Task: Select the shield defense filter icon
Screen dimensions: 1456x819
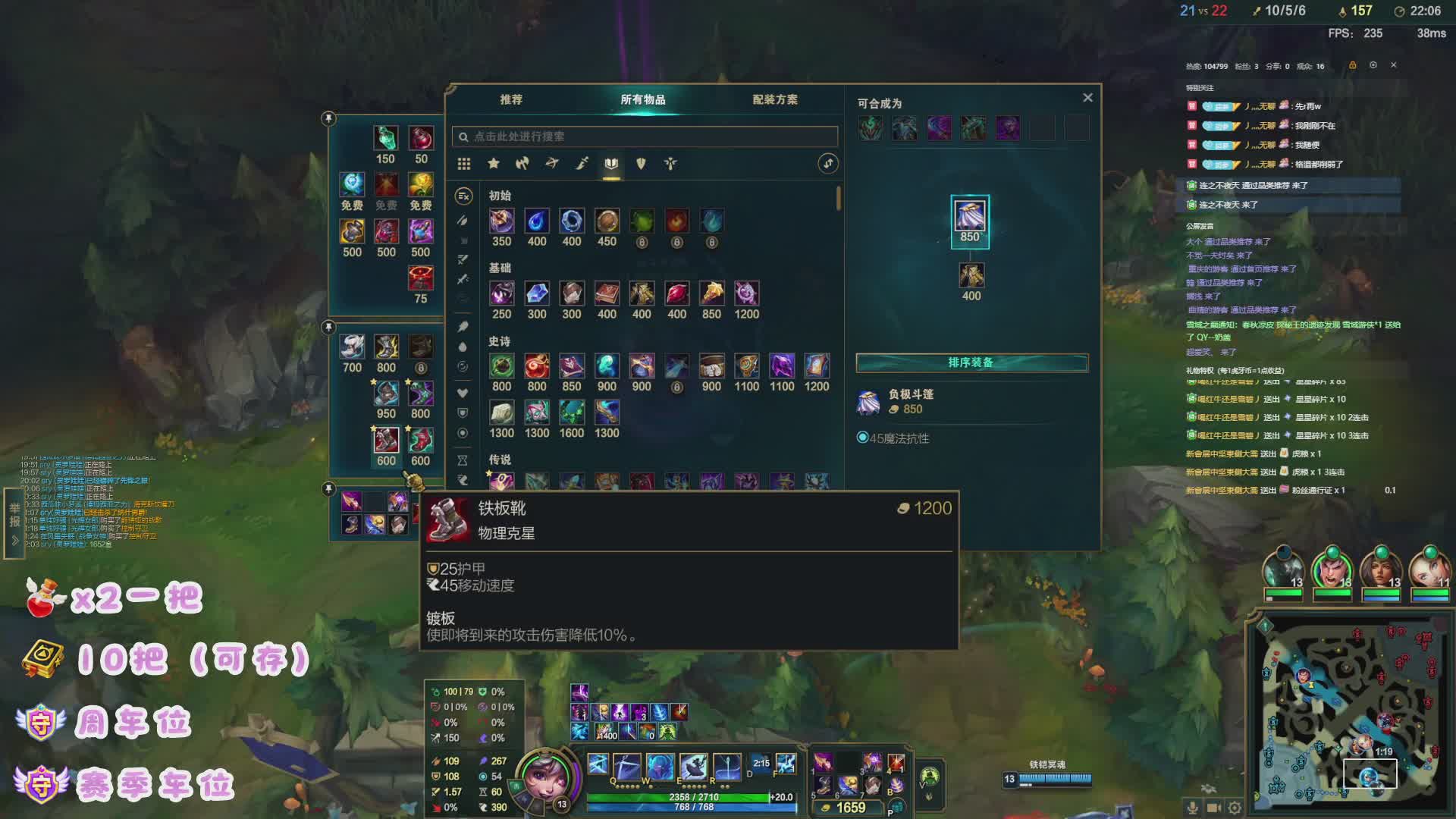Action: point(641,163)
